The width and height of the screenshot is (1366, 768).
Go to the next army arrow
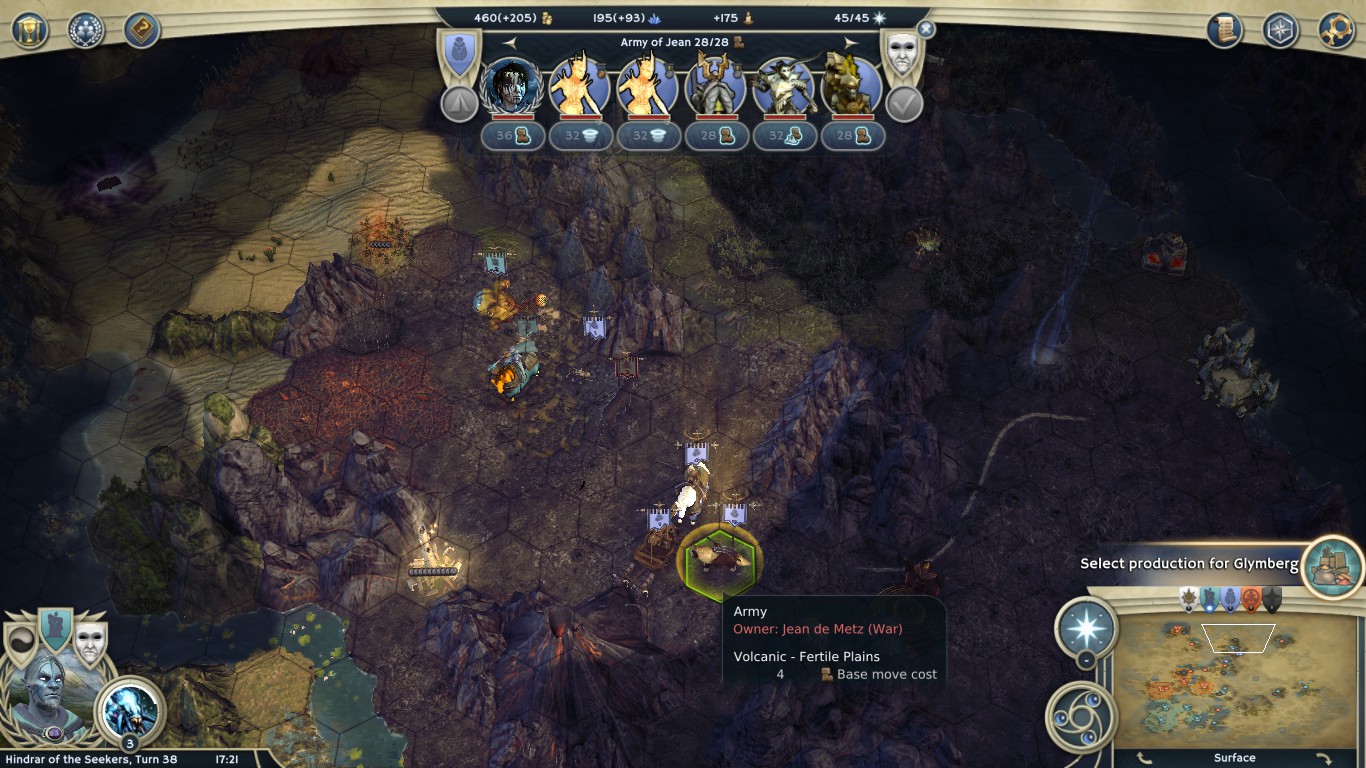click(x=851, y=42)
